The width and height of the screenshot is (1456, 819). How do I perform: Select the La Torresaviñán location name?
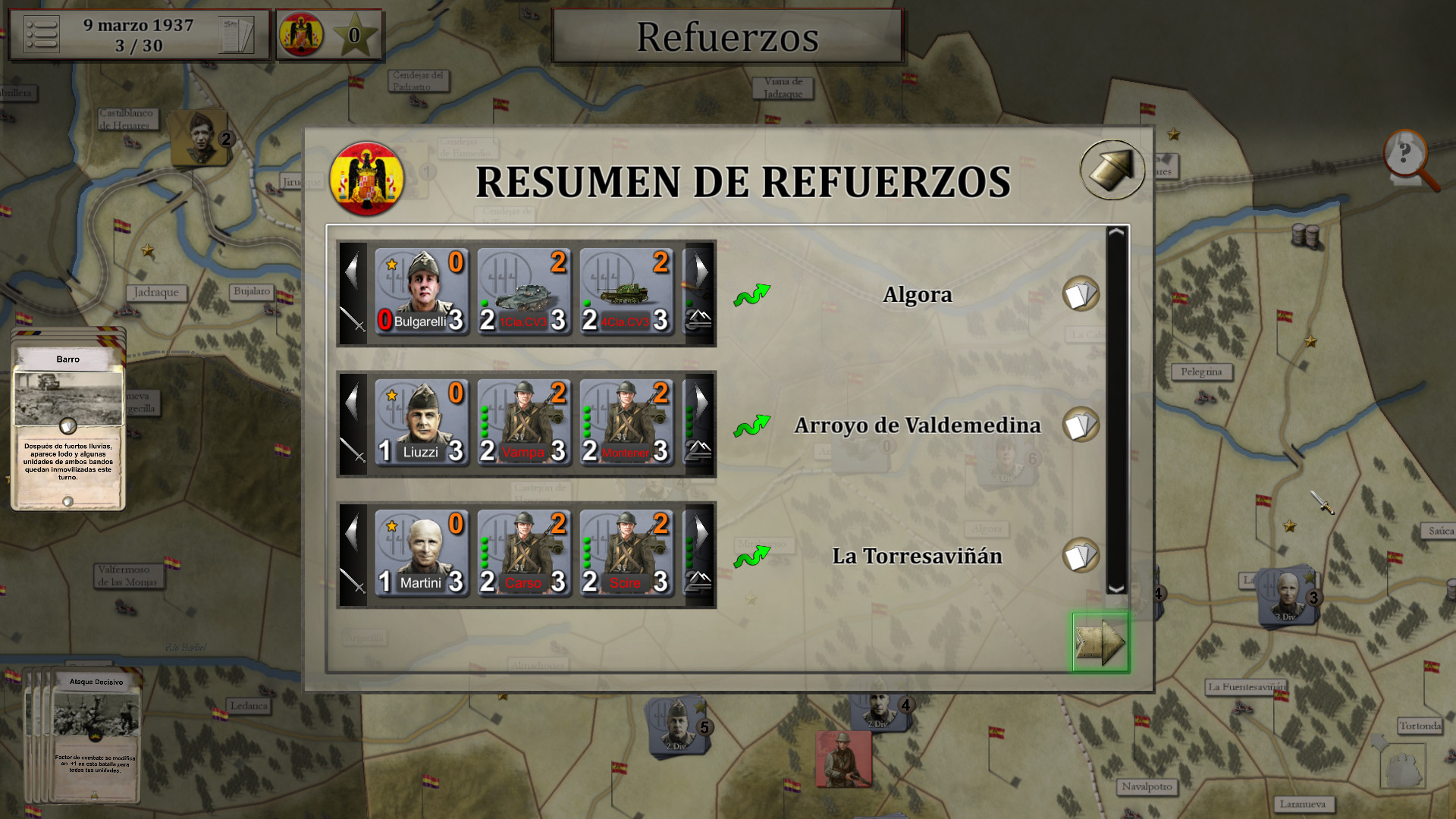918,556
